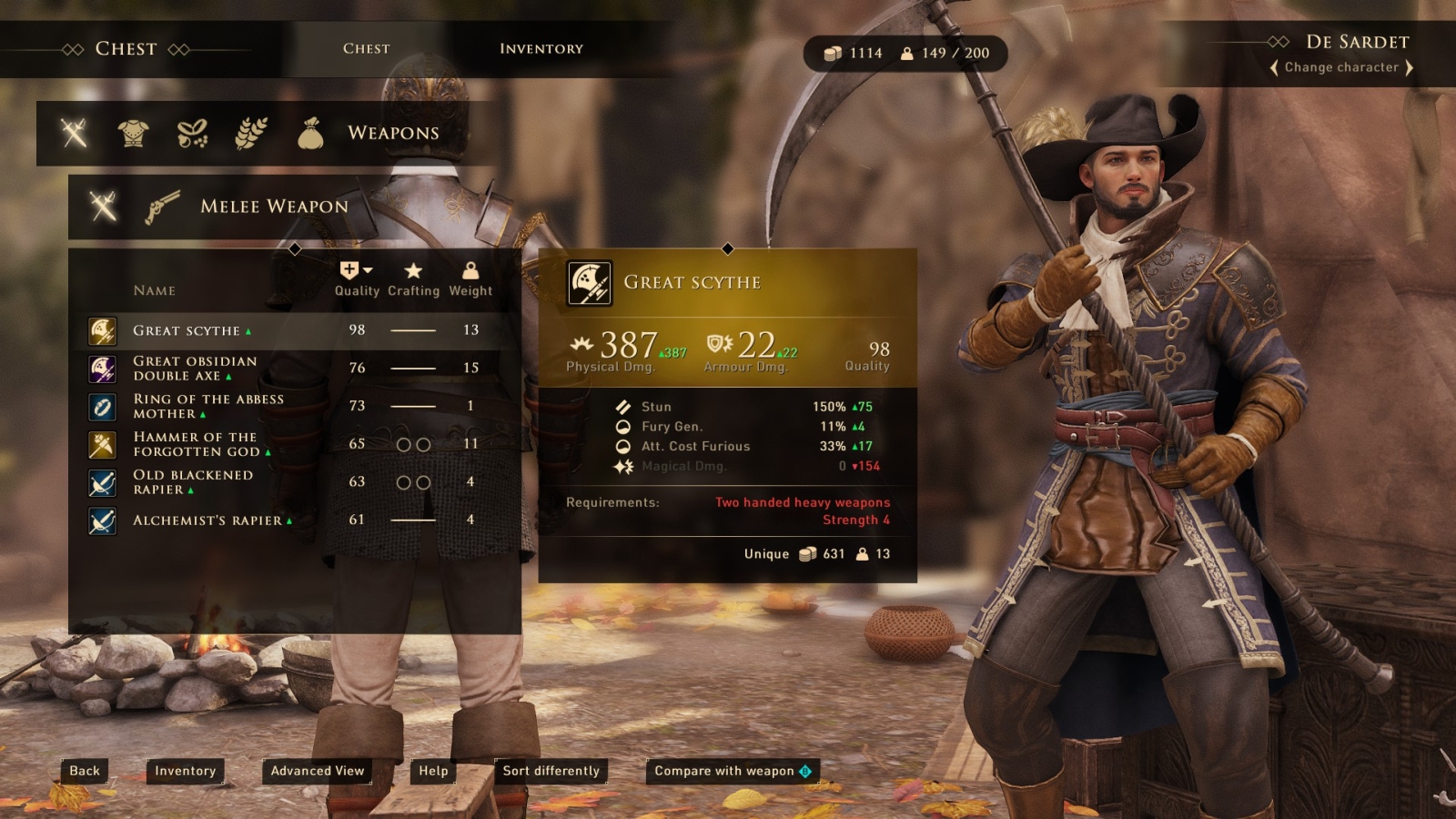
Task: Select Ring of the Abbess Mother
Action: pos(207,406)
